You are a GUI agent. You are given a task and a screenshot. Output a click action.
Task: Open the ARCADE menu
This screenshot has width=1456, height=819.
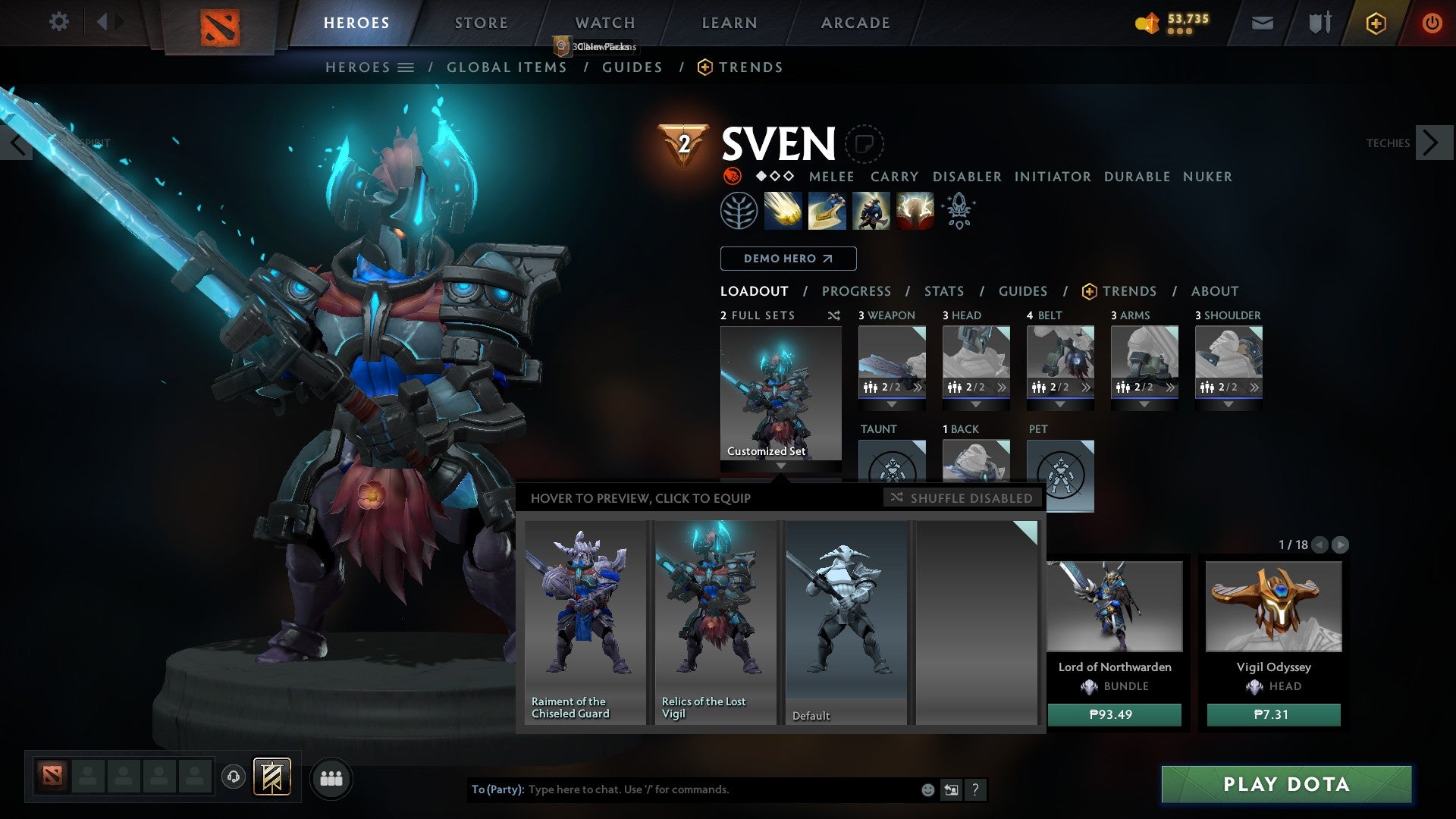click(855, 23)
